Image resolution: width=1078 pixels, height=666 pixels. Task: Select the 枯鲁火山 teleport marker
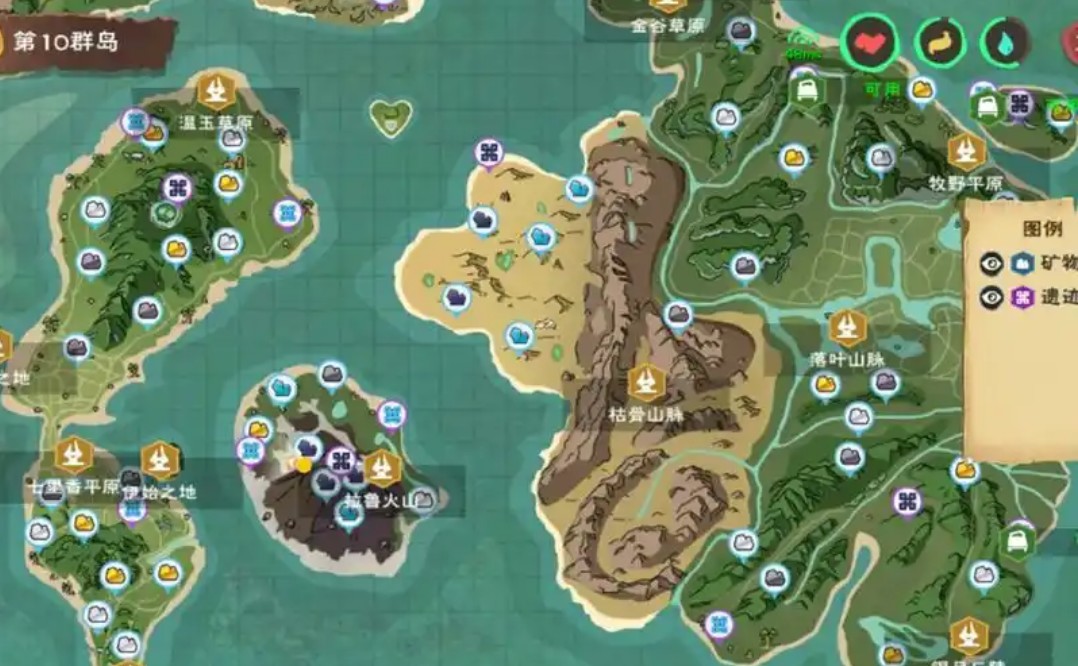(381, 468)
